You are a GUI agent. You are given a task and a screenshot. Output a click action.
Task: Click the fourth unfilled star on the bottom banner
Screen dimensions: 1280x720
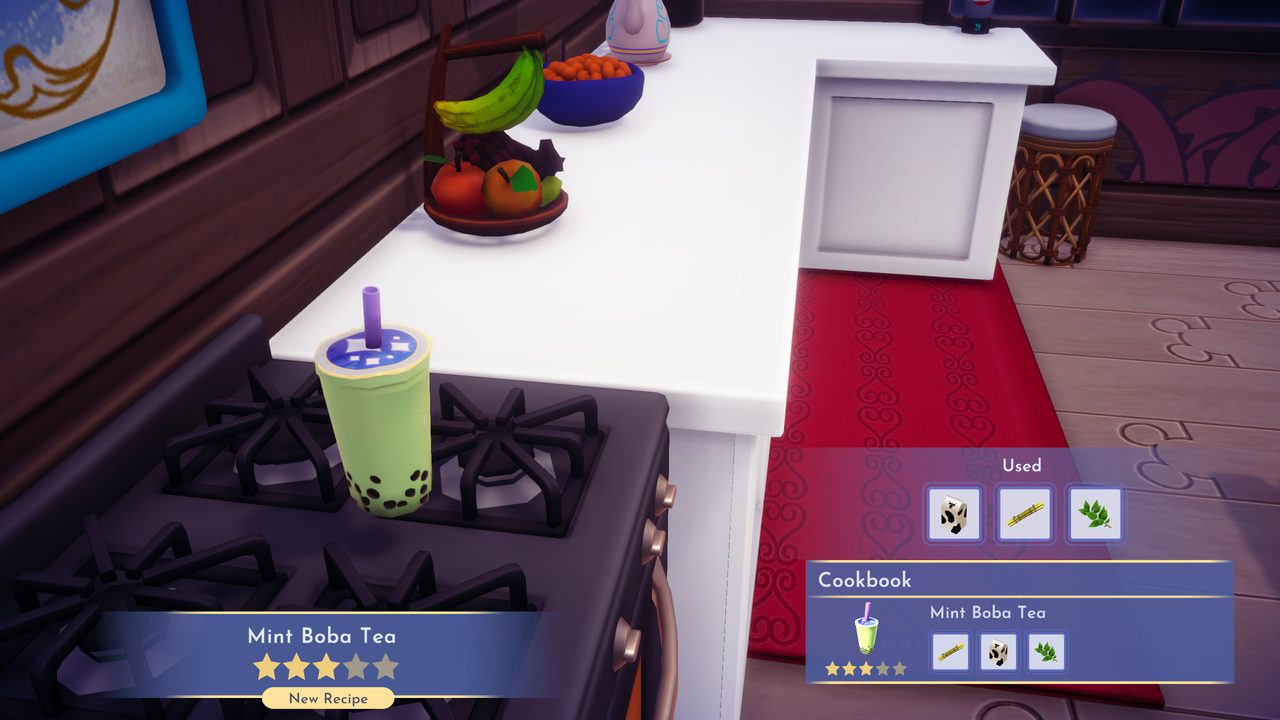[x=358, y=666]
